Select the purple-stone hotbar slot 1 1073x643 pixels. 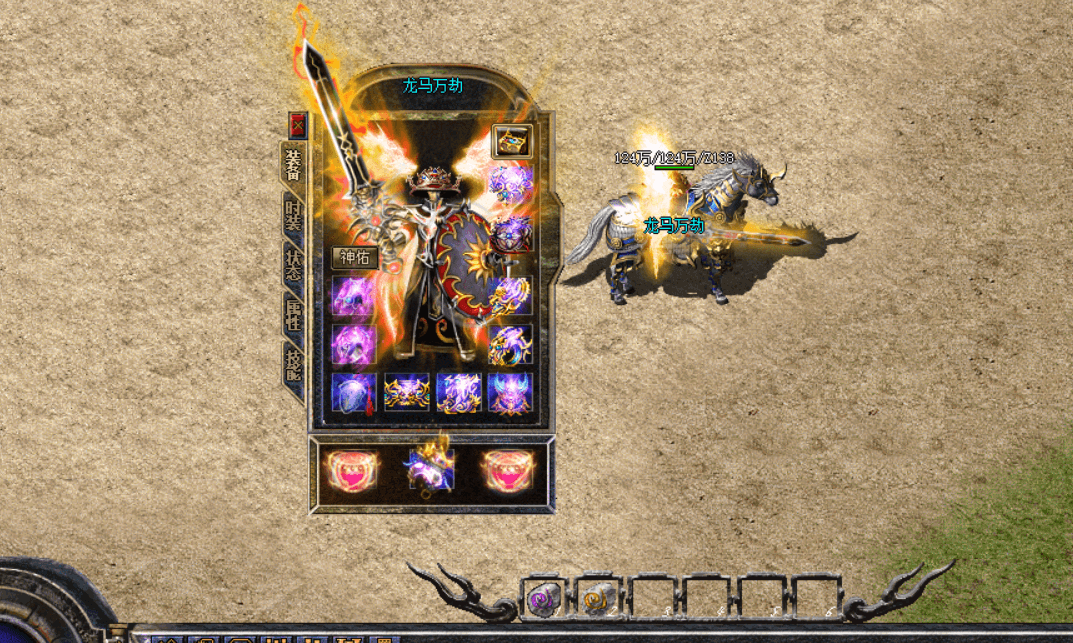click(x=545, y=597)
